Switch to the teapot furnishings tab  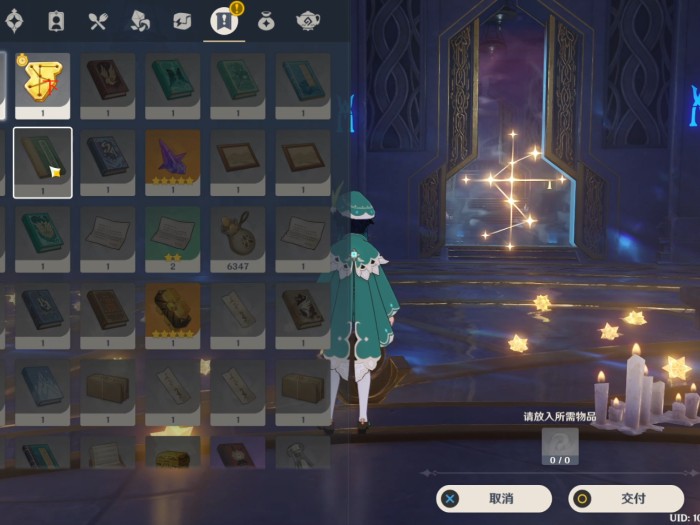click(308, 20)
